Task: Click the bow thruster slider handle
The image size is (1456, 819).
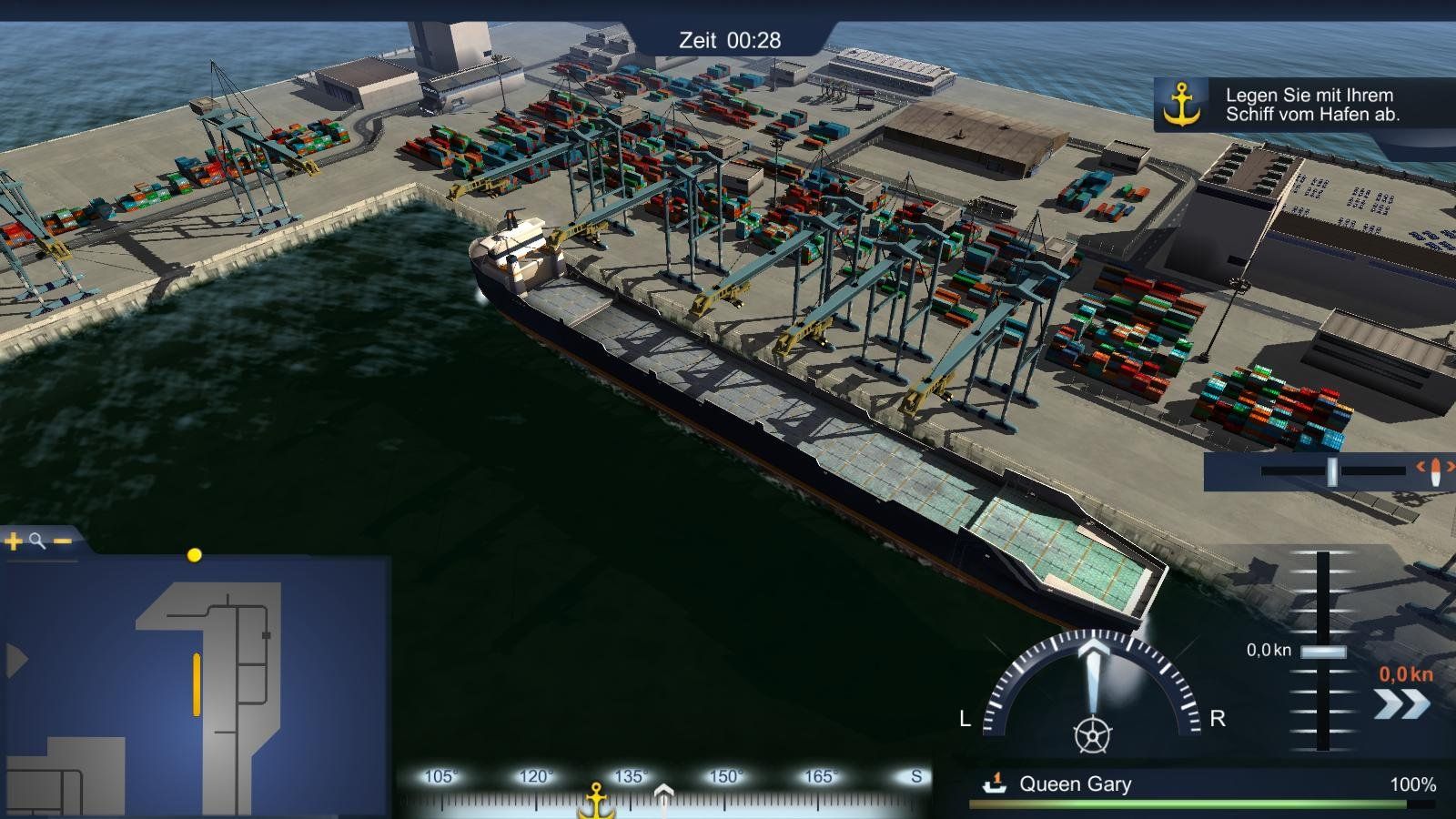Action: [1332, 471]
